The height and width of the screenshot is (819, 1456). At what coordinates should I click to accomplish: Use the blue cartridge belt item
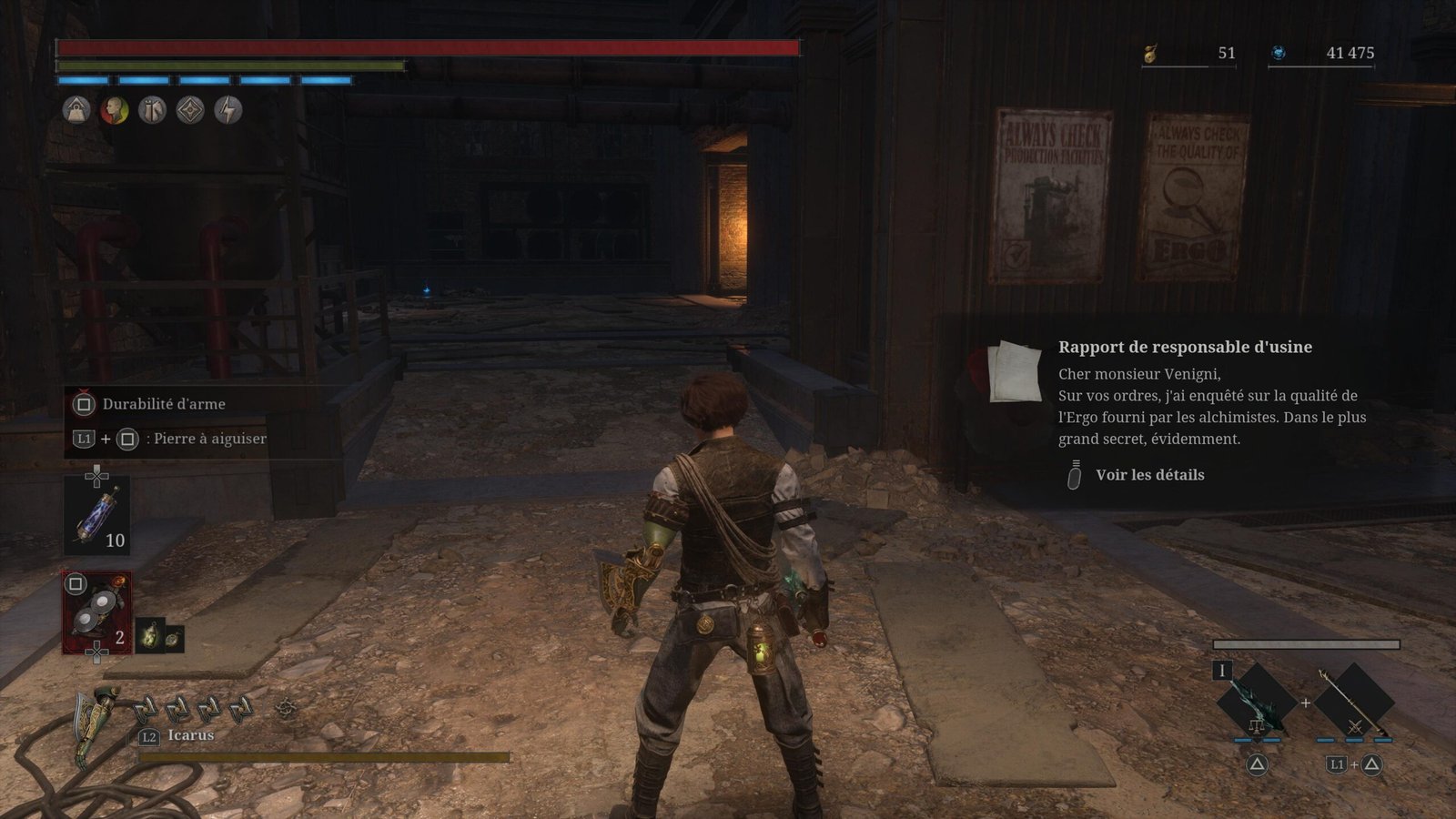(96, 515)
